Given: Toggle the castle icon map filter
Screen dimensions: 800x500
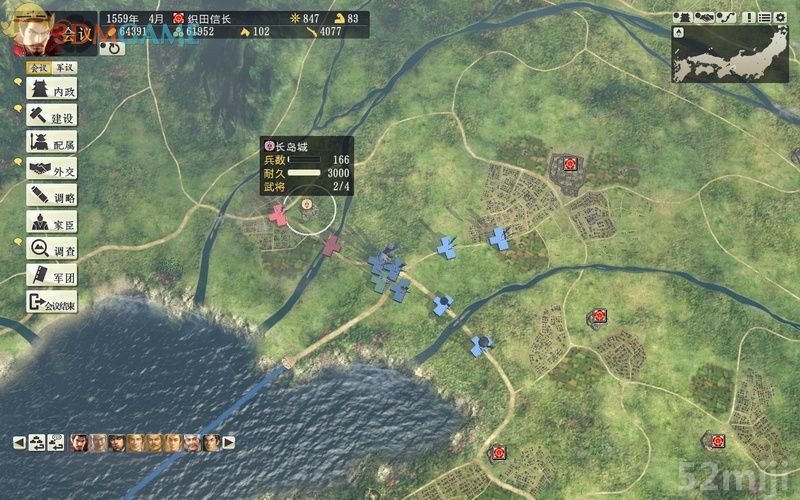Looking at the screenshot, I should 685,17.
